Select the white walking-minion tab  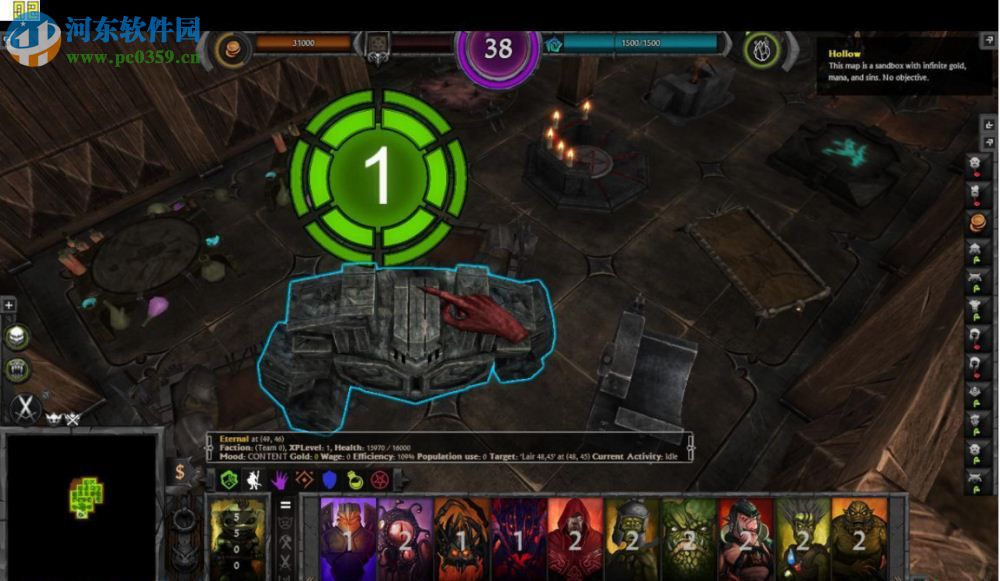point(254,480)
